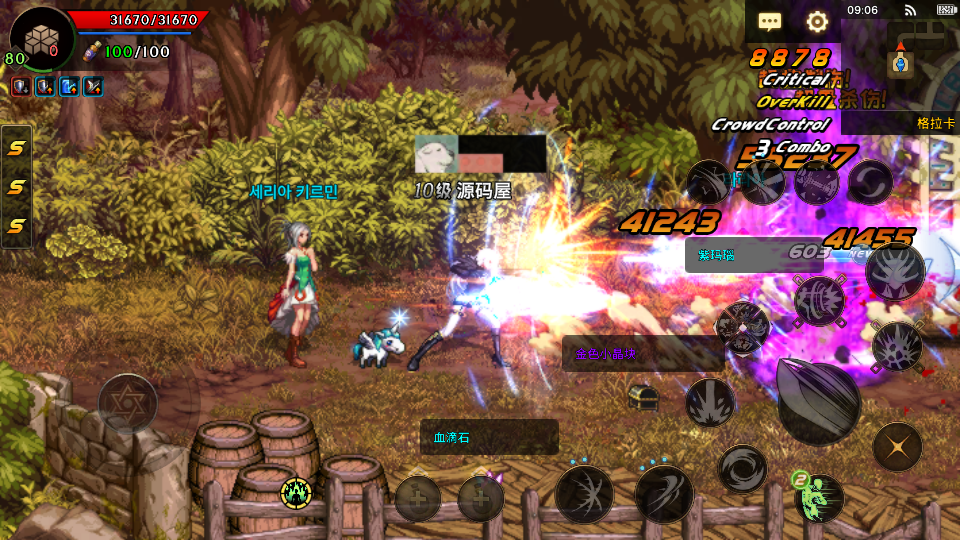Open the chat speech bubble icon

point(769,21)
